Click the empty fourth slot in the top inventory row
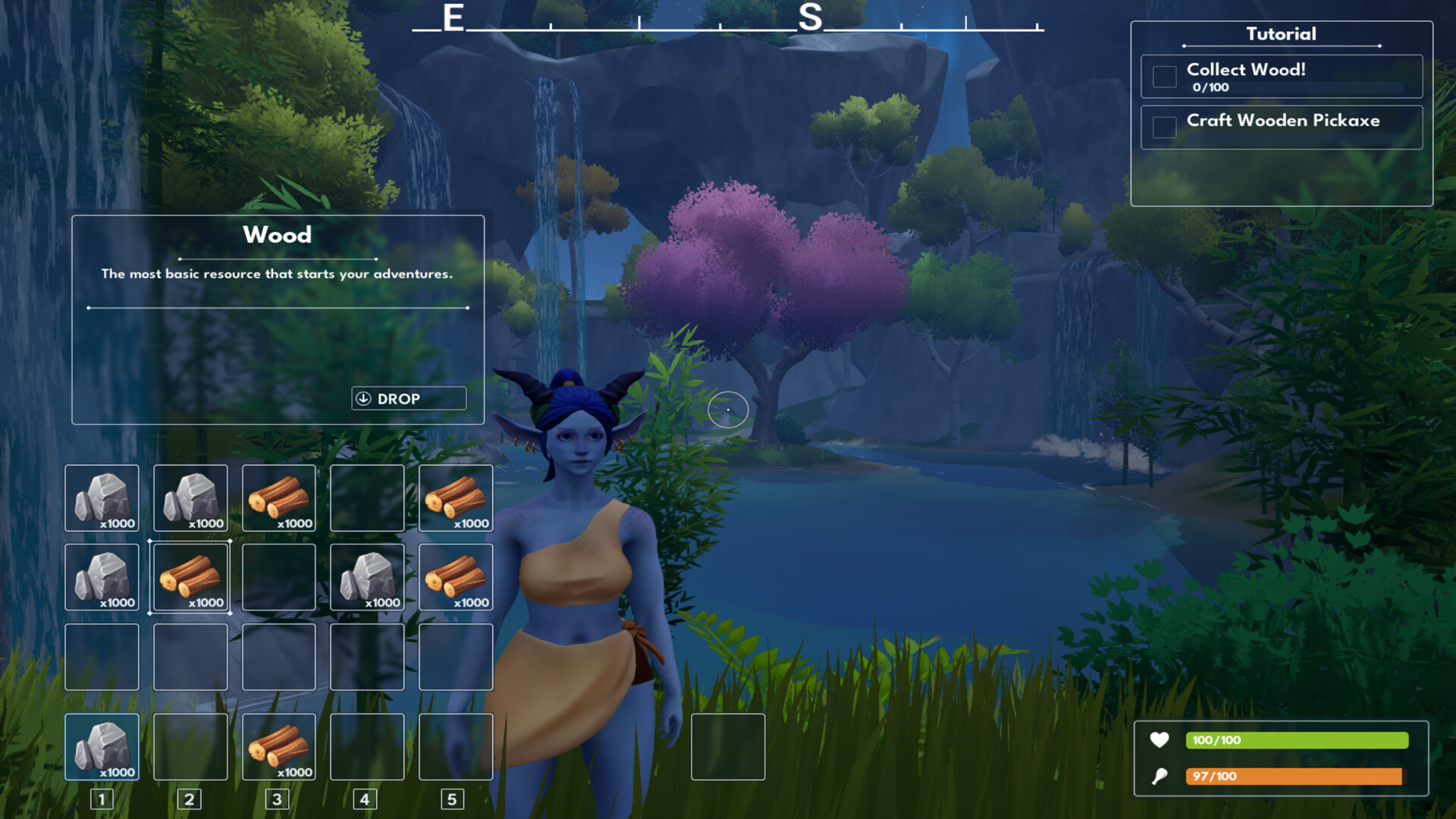1456x819 pixels. pyautogui.click(x=367, y=498)
